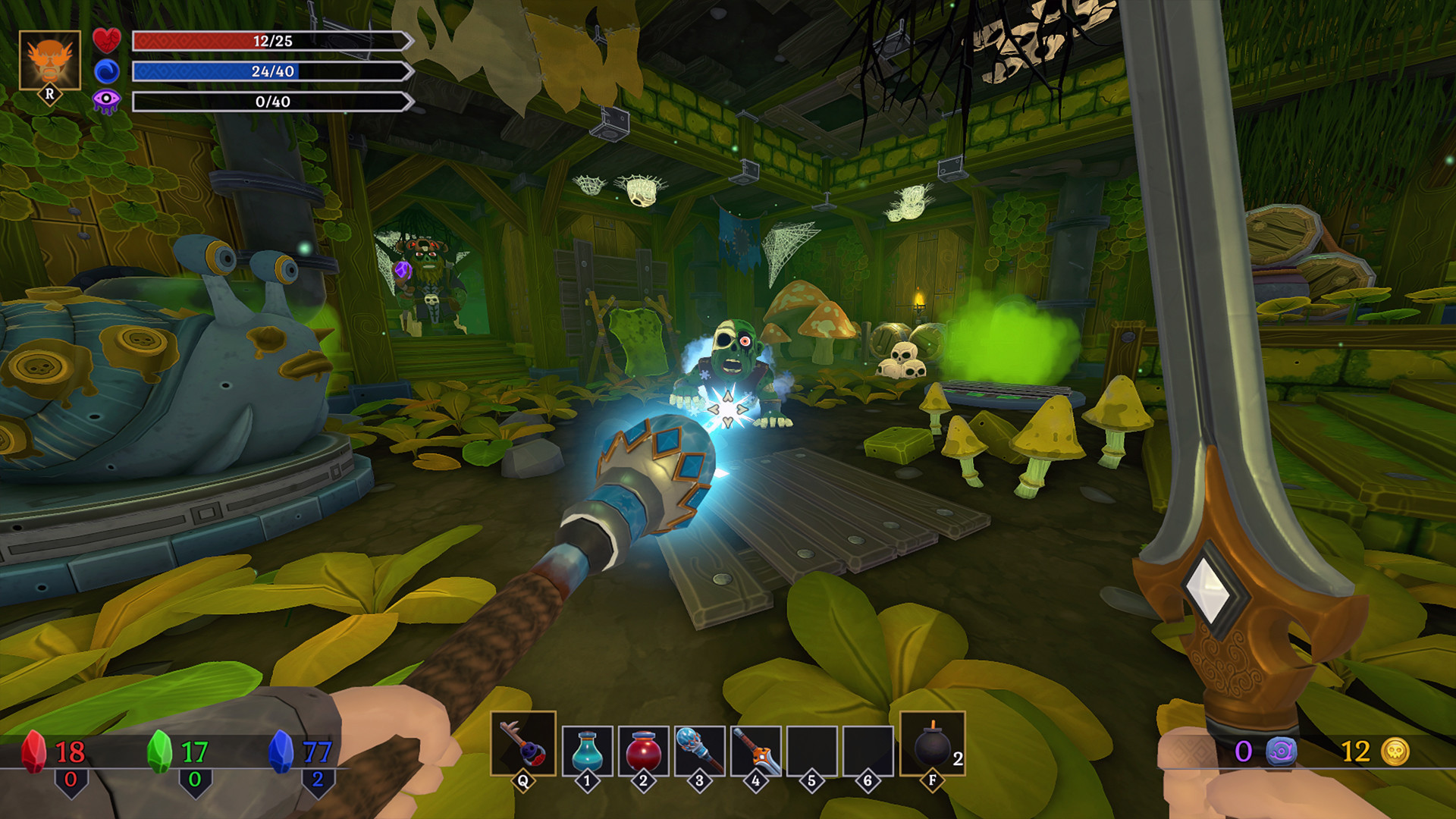Screen dimensions: 1456x819
Task: Select the skull key slot
Action: pyautogui.click(x=523, y=743)
